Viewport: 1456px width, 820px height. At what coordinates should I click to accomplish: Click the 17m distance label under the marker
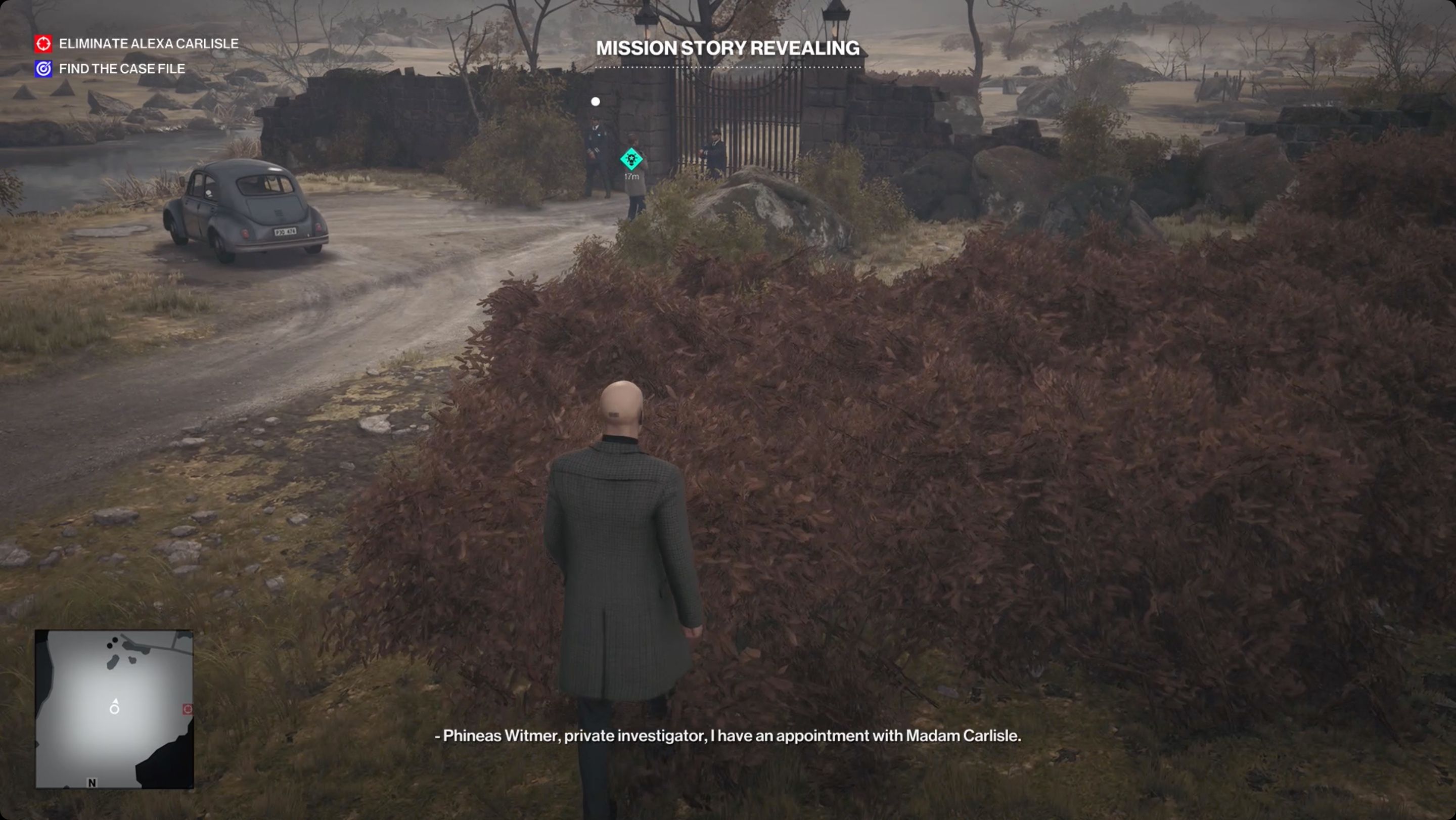(631, 177)
